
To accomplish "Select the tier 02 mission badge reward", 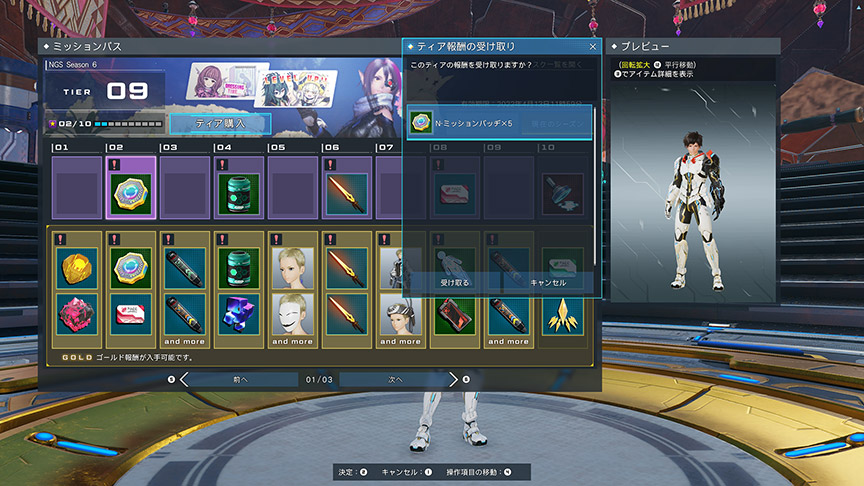I will [x=131, y=193].
